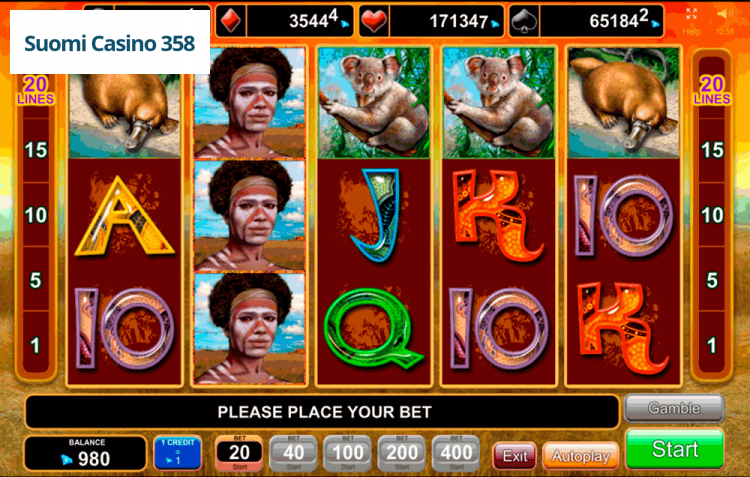Open the Gamble feature
Image resolution: width=750 pixels, height=477 pixels.
coord(673,409)
